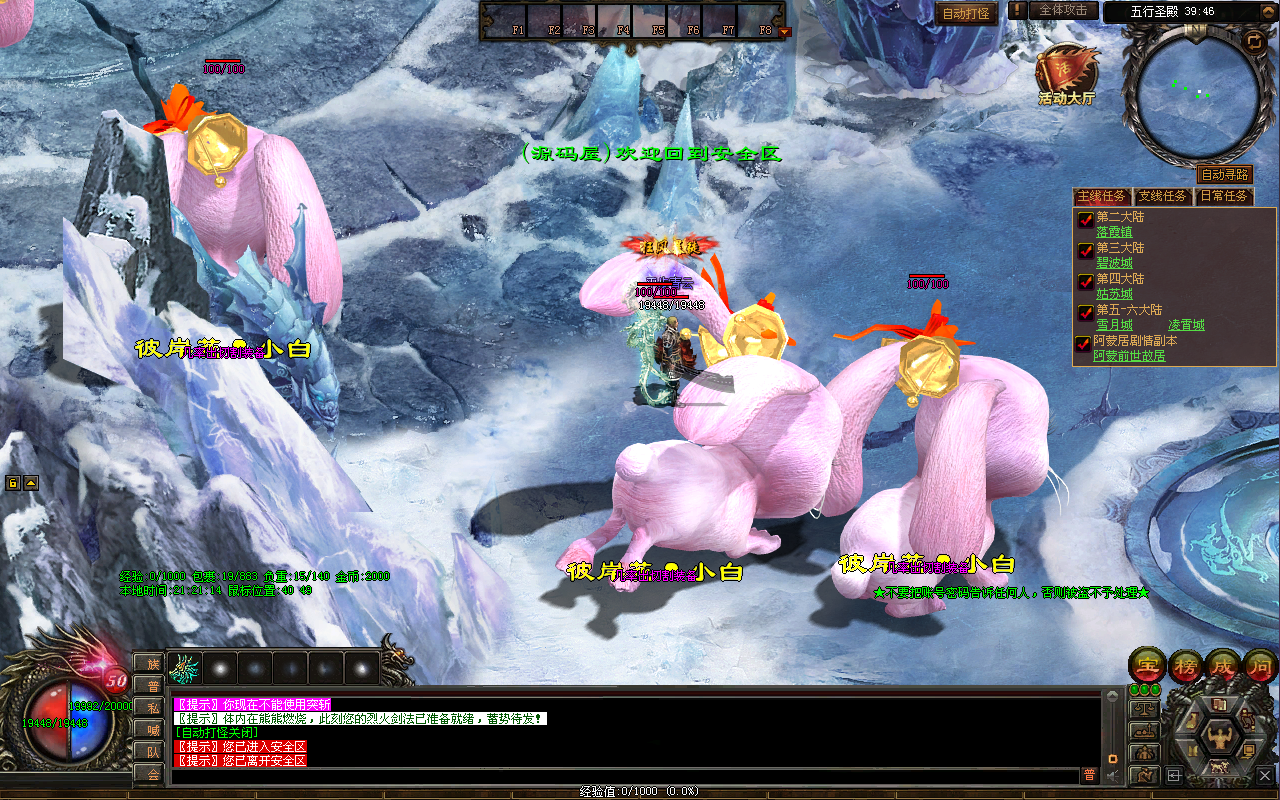
Task: Follow the 凌霄城 quest link
Action: [1186, 325]
